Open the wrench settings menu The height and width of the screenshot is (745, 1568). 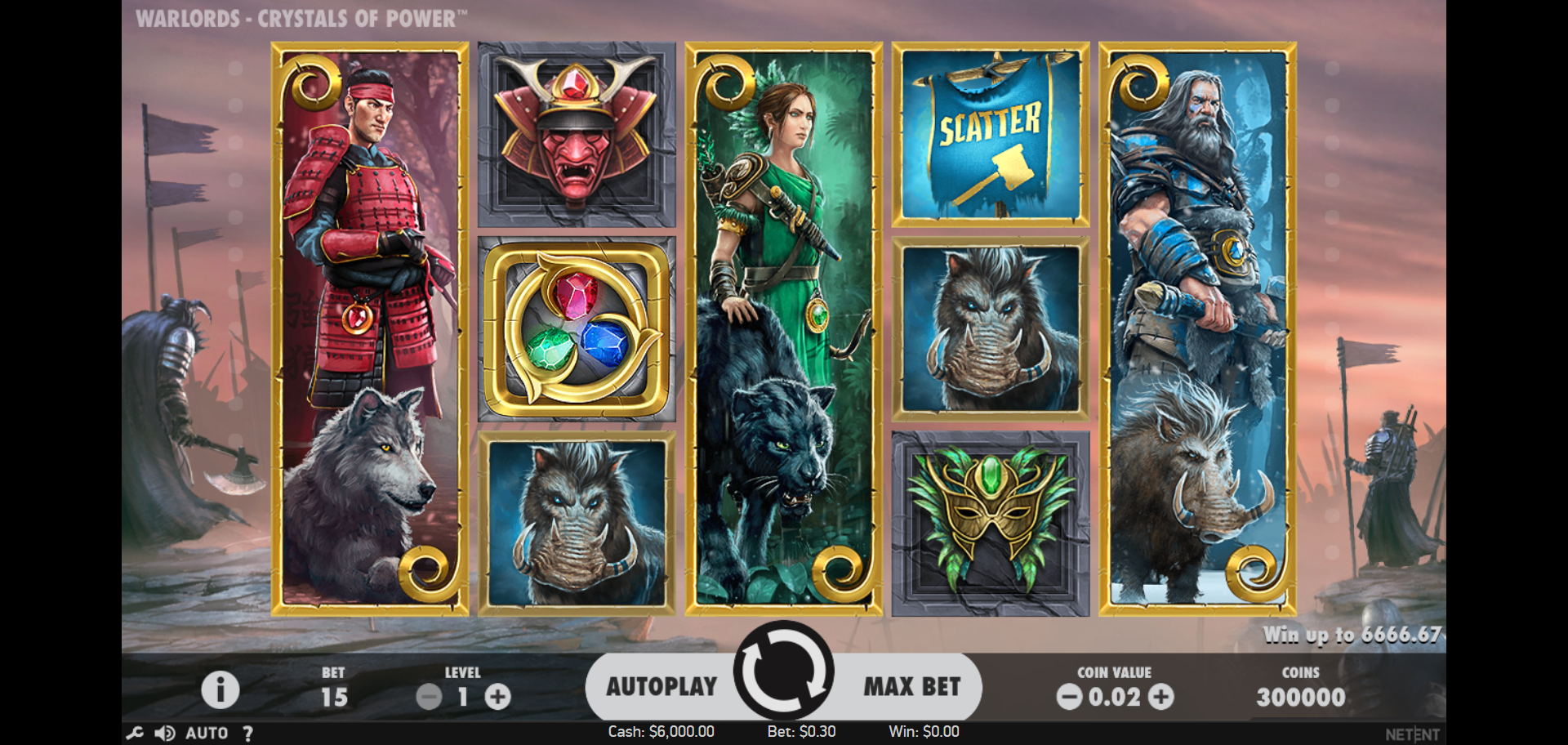(x=135, y=733)
